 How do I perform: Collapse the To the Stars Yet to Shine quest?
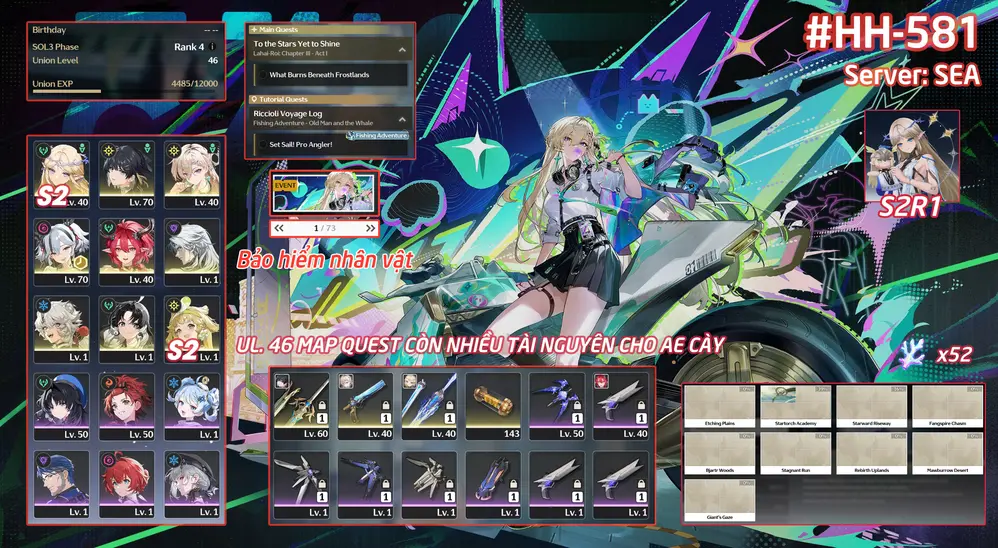point(402,48)
